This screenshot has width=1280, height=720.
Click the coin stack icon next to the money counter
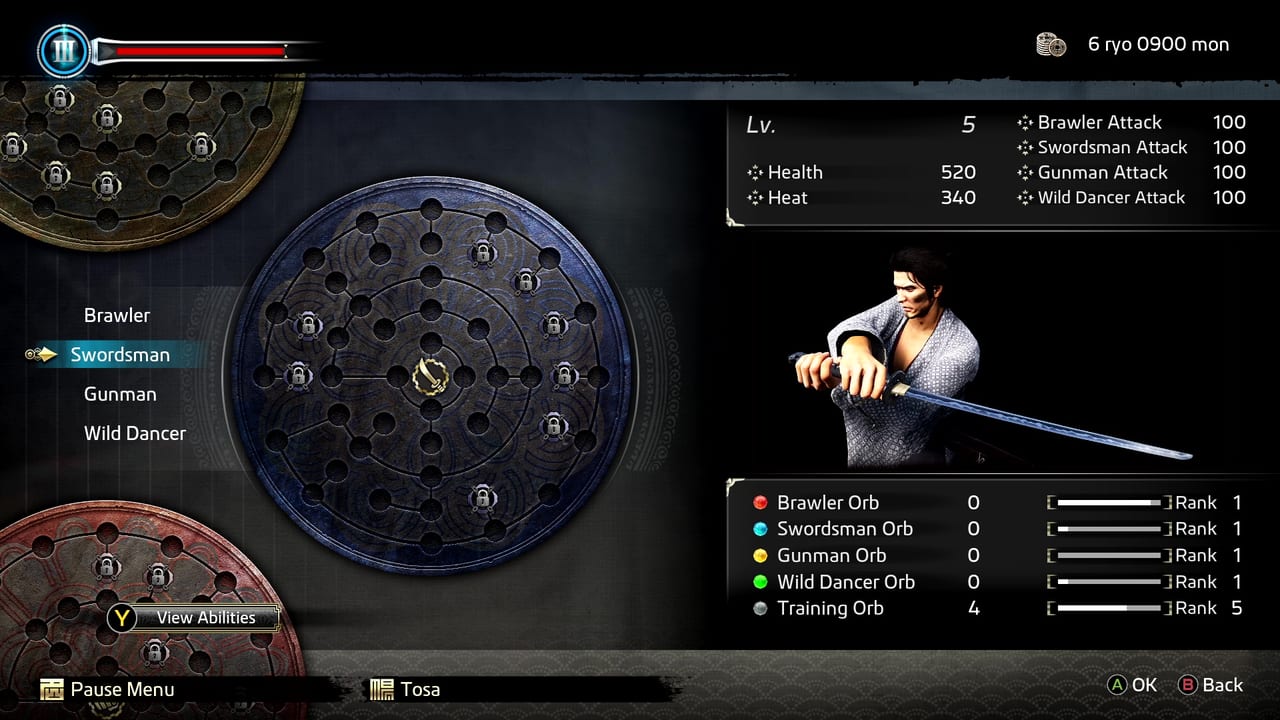coord(1050,44)
